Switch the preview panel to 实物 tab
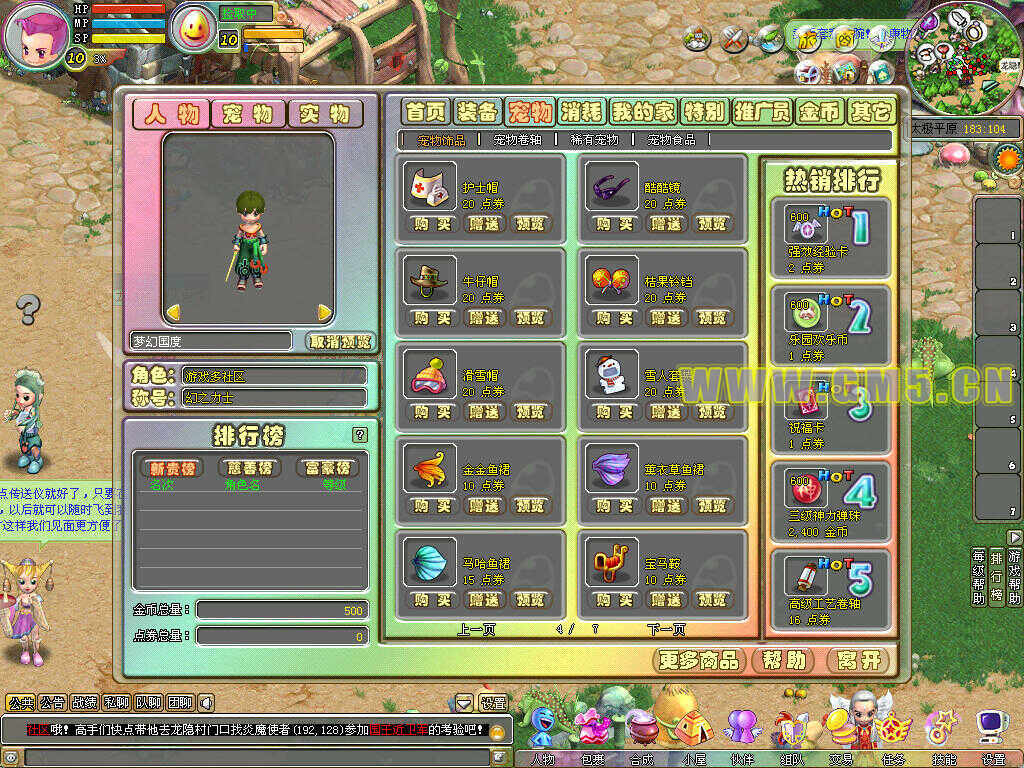1024x768 pixels. pos(325,114)
